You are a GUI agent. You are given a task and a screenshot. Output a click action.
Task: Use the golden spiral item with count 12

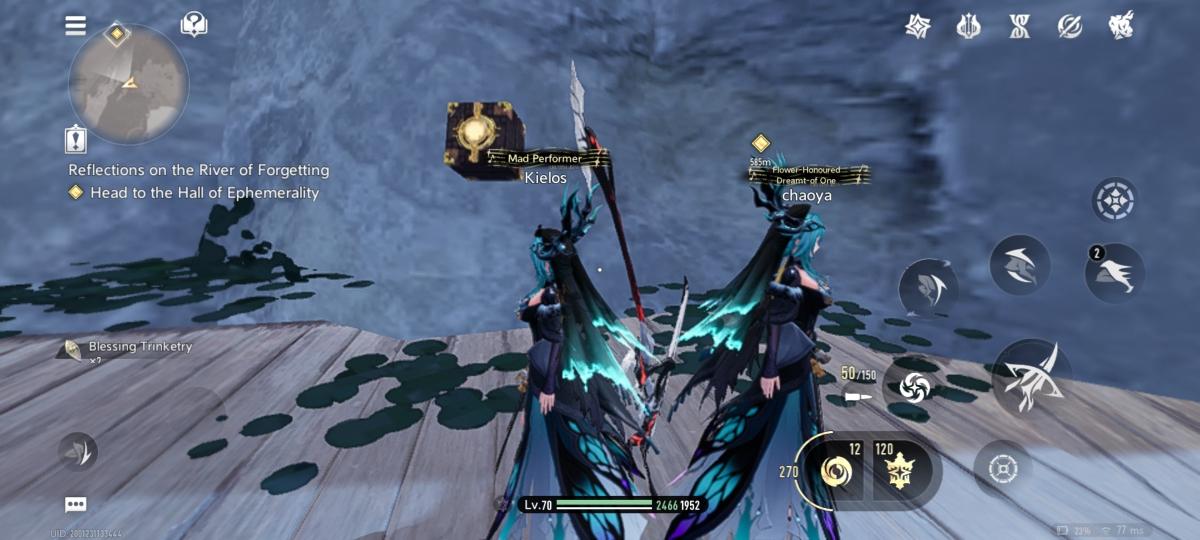point(835,469)
